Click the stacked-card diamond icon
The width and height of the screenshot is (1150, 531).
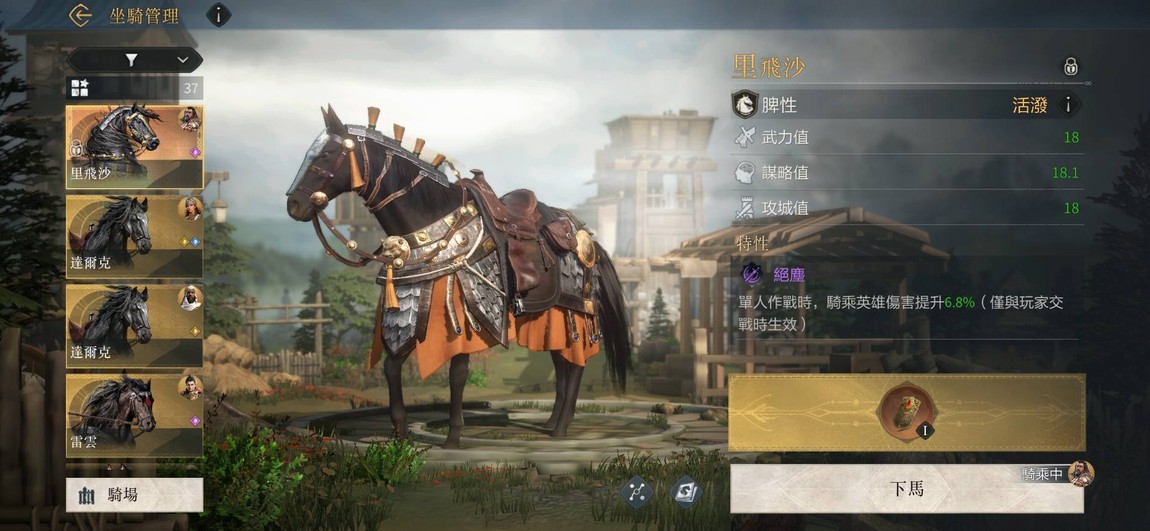tap(686, 491)
